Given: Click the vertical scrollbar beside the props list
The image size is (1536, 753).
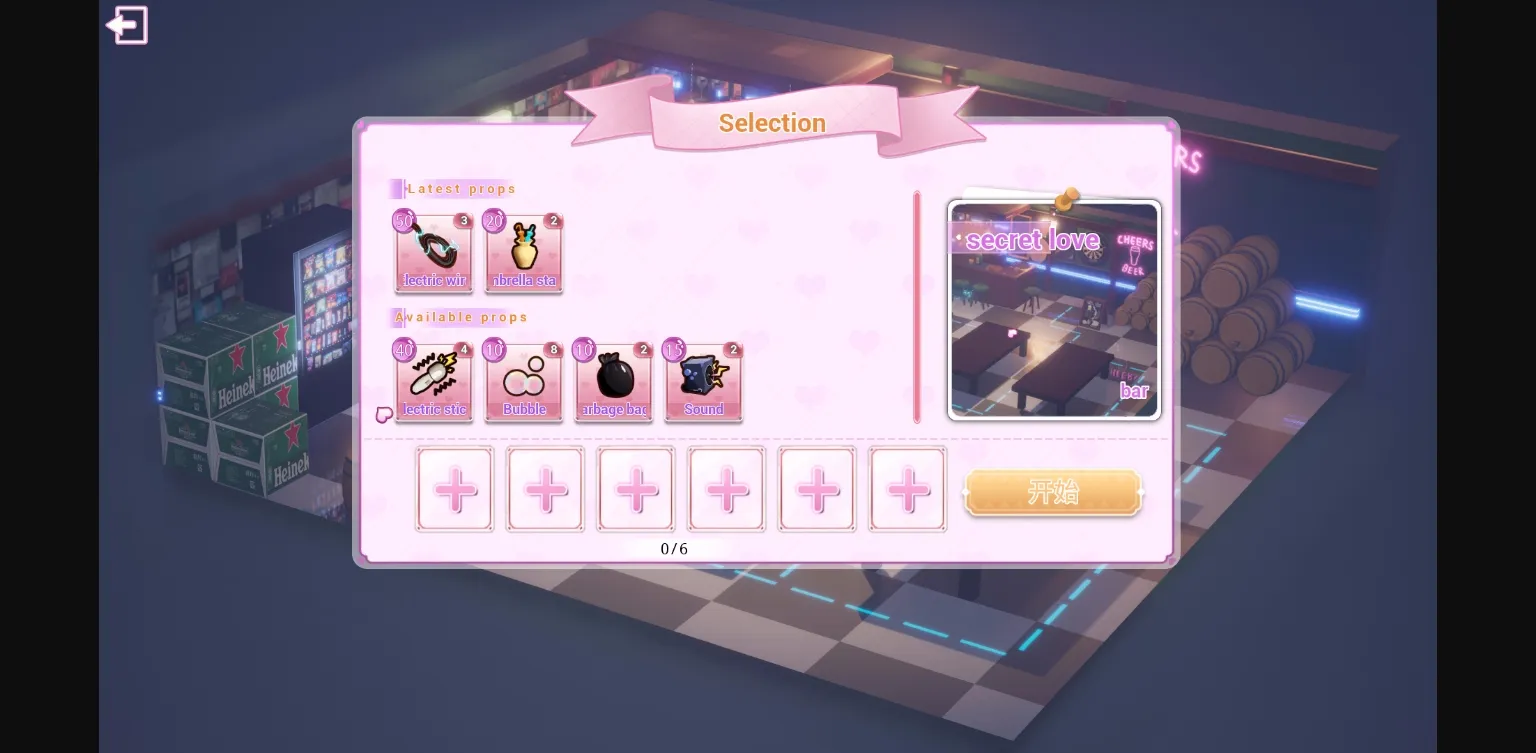Looking at the screenshot, I should pos(917,305).
